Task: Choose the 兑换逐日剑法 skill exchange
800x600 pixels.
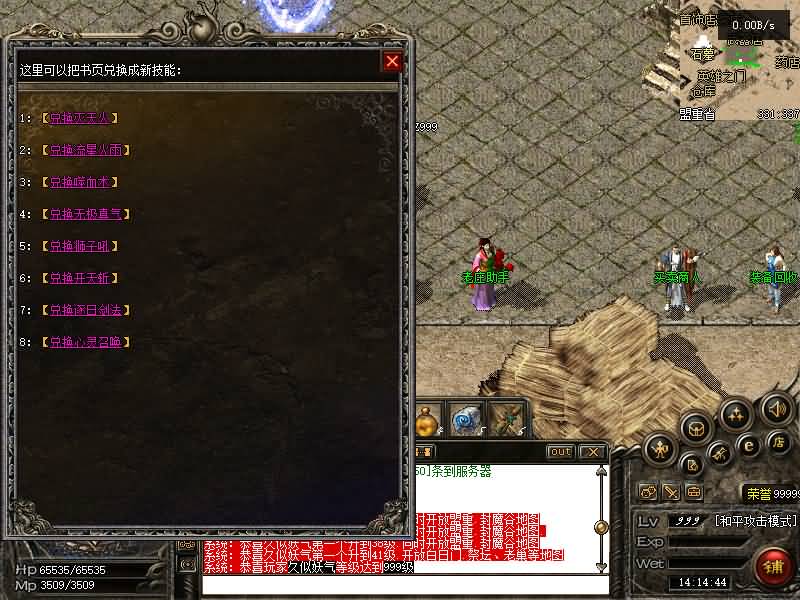Action: (87, 310)
